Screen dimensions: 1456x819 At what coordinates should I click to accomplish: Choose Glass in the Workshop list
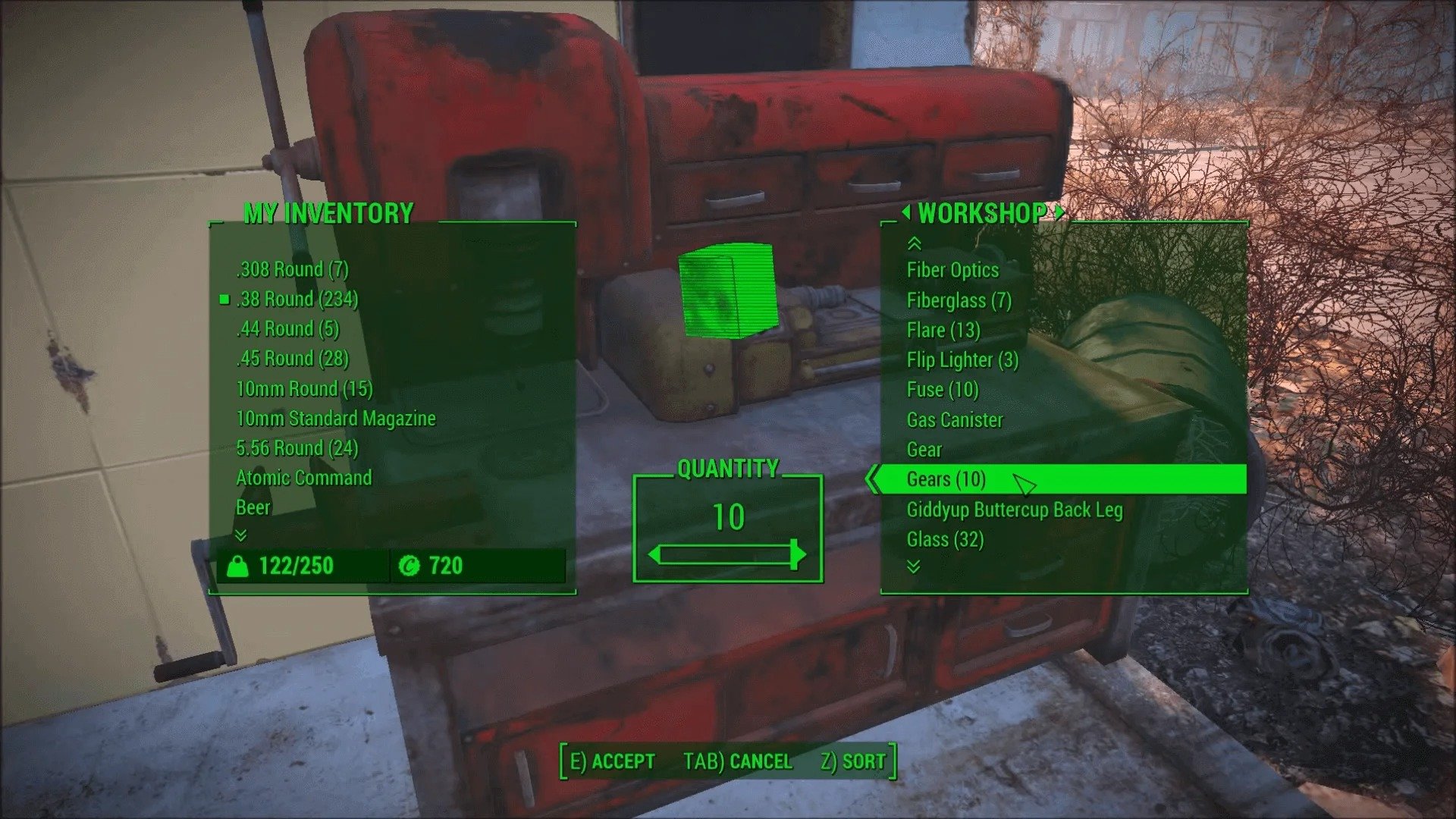tap(945, 539)
